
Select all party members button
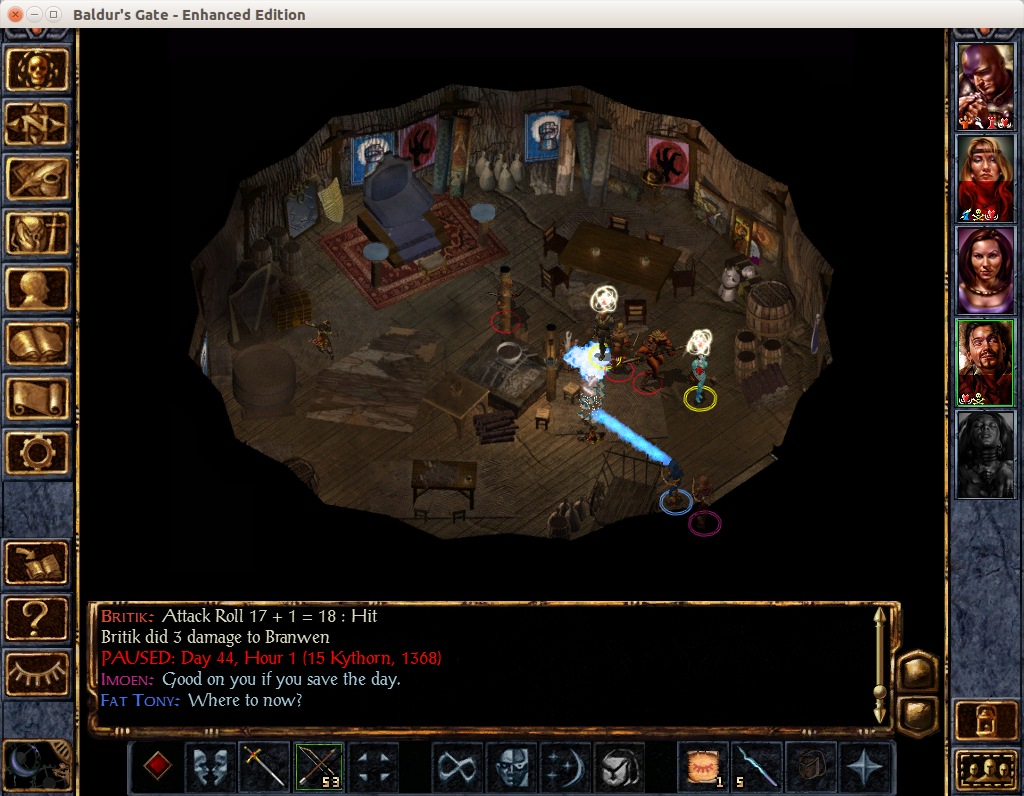[985, 769]
